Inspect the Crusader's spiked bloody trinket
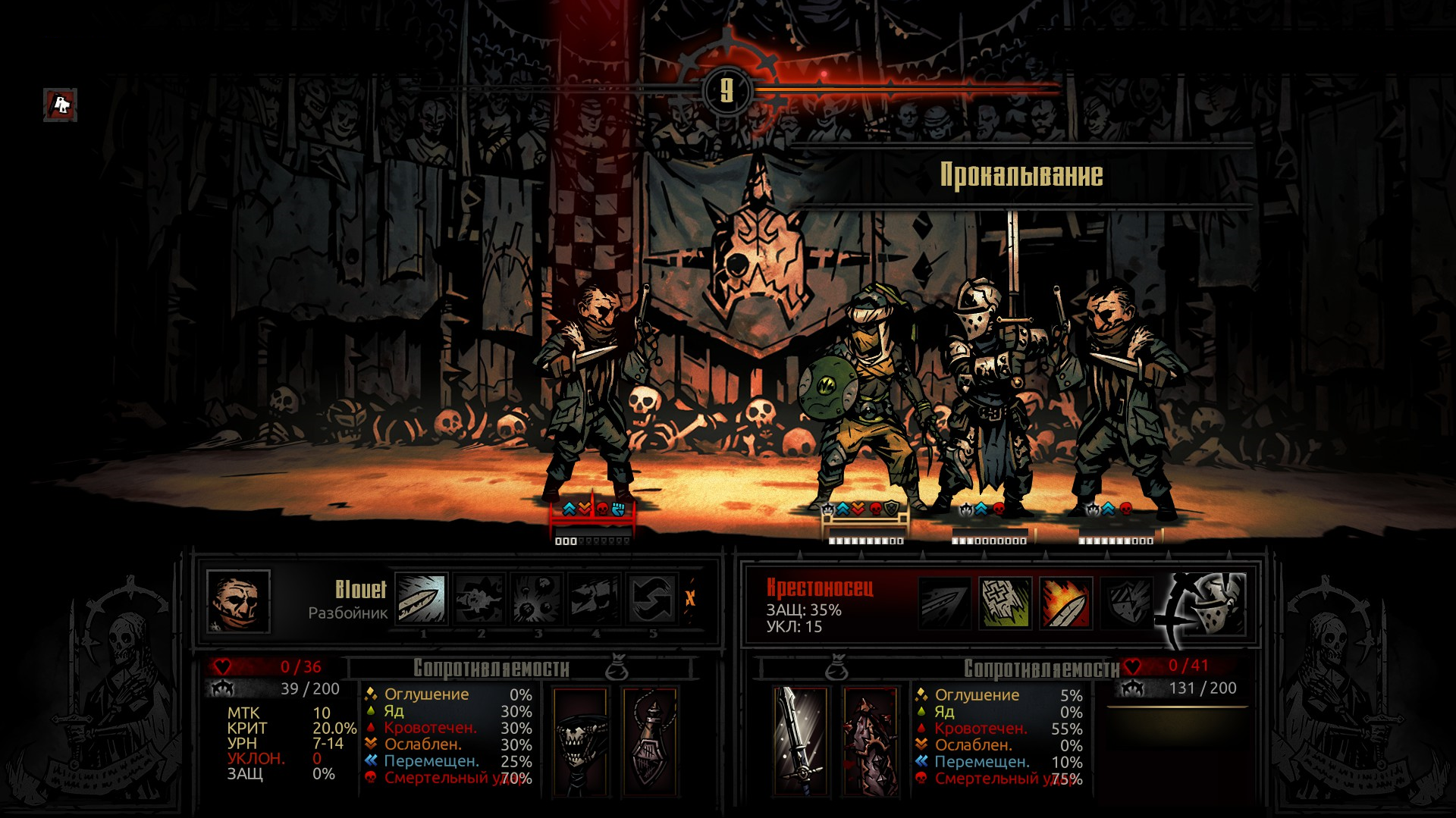 click(x=871, y=741)
